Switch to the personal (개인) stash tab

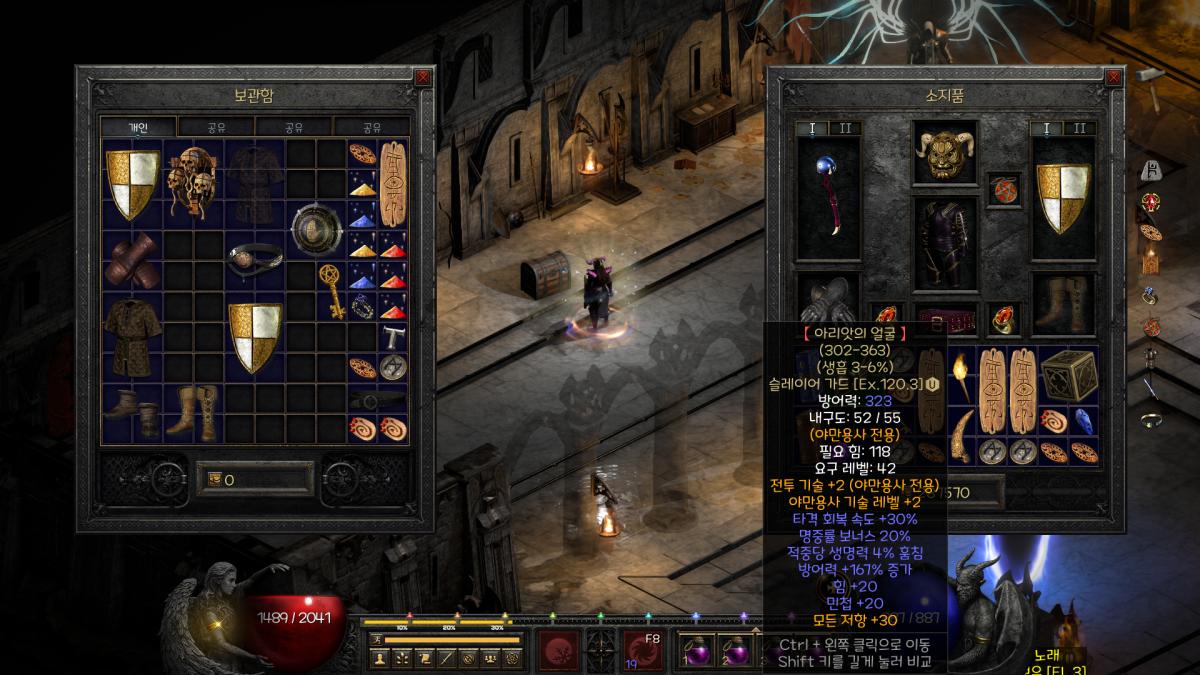point(138,127)
